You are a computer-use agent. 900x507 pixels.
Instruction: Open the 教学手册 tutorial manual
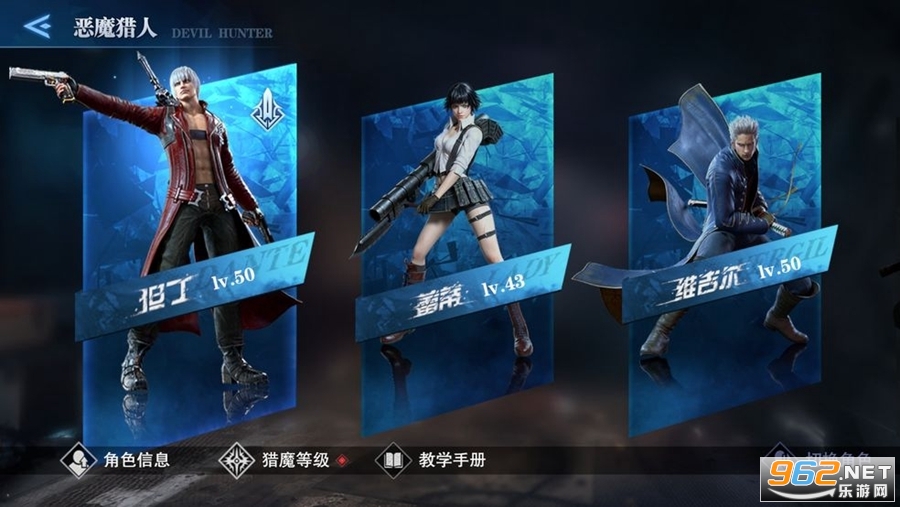click(x=431, y=461)
